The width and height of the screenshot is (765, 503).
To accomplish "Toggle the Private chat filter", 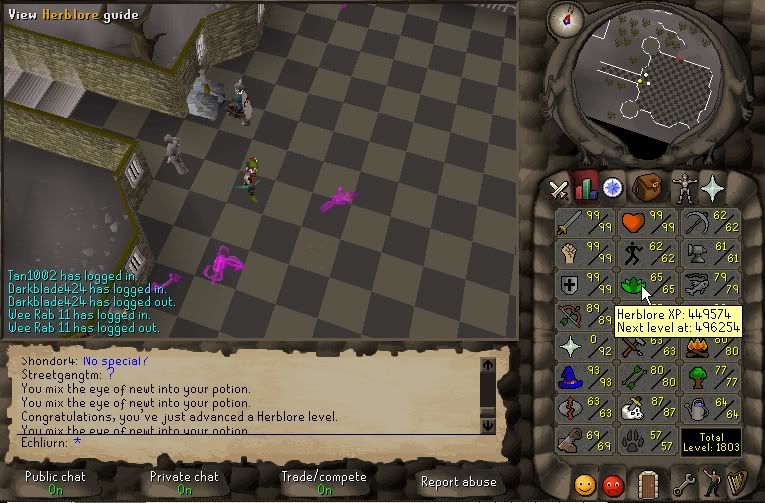I will click(x=185, y=482).
